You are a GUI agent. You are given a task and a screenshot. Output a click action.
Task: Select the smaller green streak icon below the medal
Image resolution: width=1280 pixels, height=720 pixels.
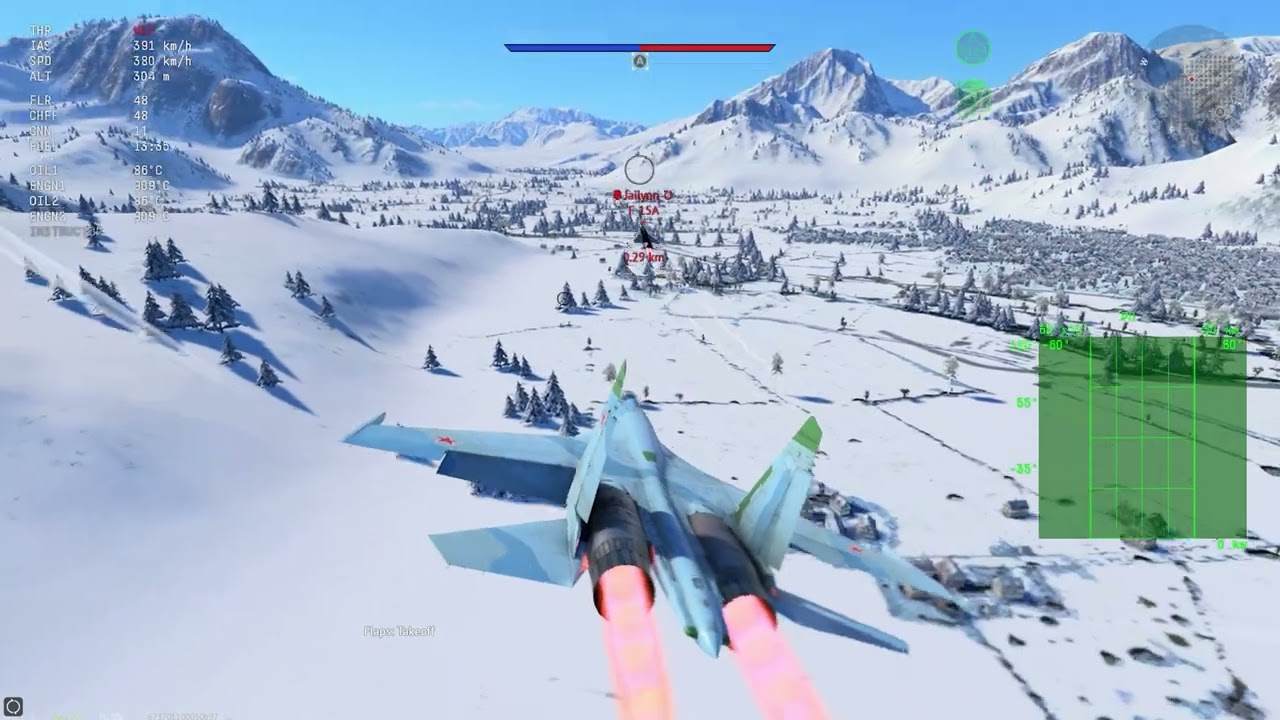[971, 86]
